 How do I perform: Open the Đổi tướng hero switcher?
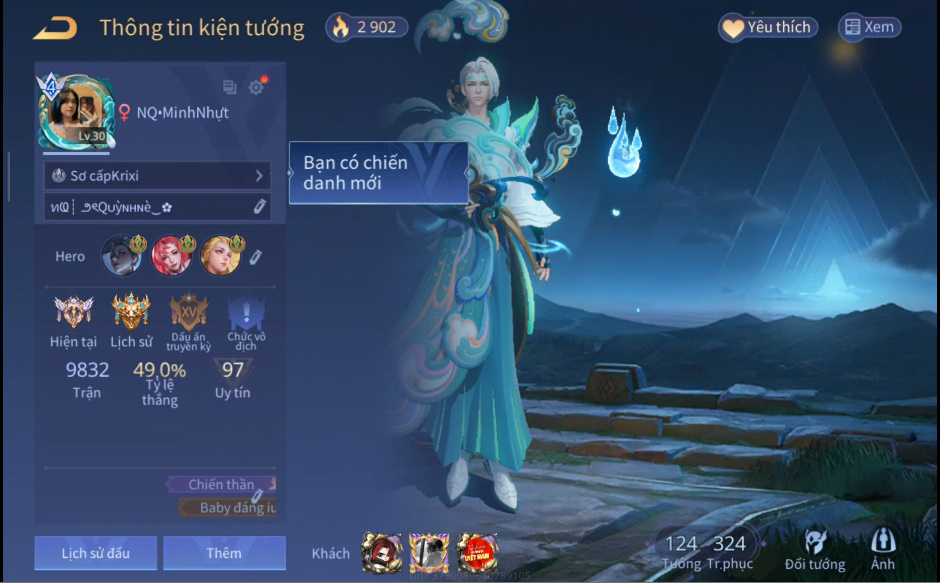point(814,551)
